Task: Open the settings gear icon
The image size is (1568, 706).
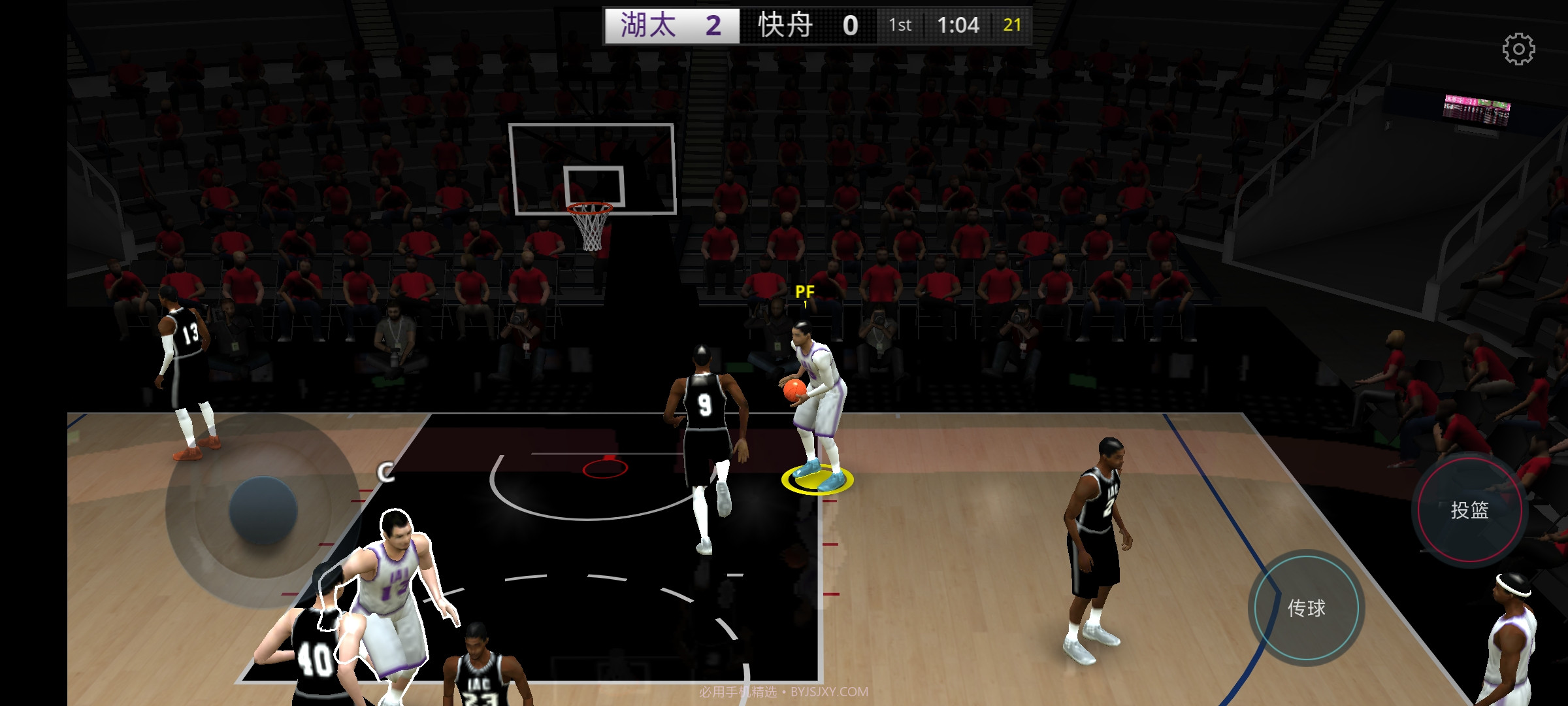Action: coord(1518,49)
